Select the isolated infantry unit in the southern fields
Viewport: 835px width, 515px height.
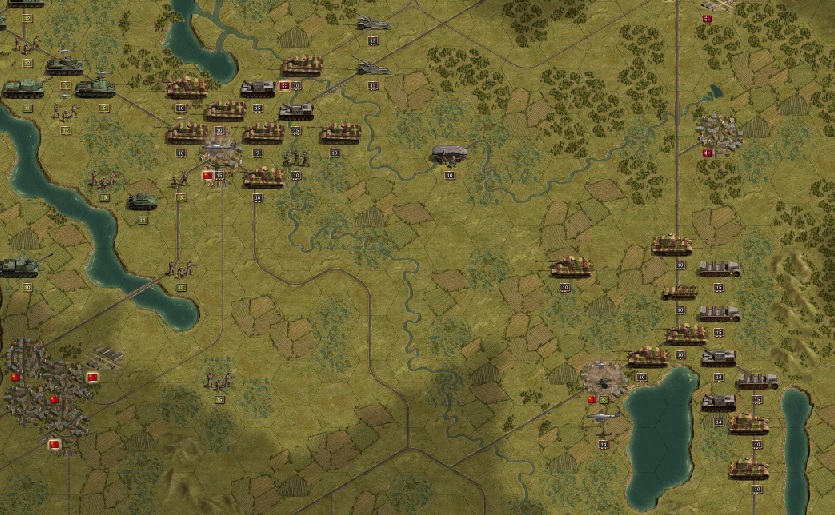(217, 380)
